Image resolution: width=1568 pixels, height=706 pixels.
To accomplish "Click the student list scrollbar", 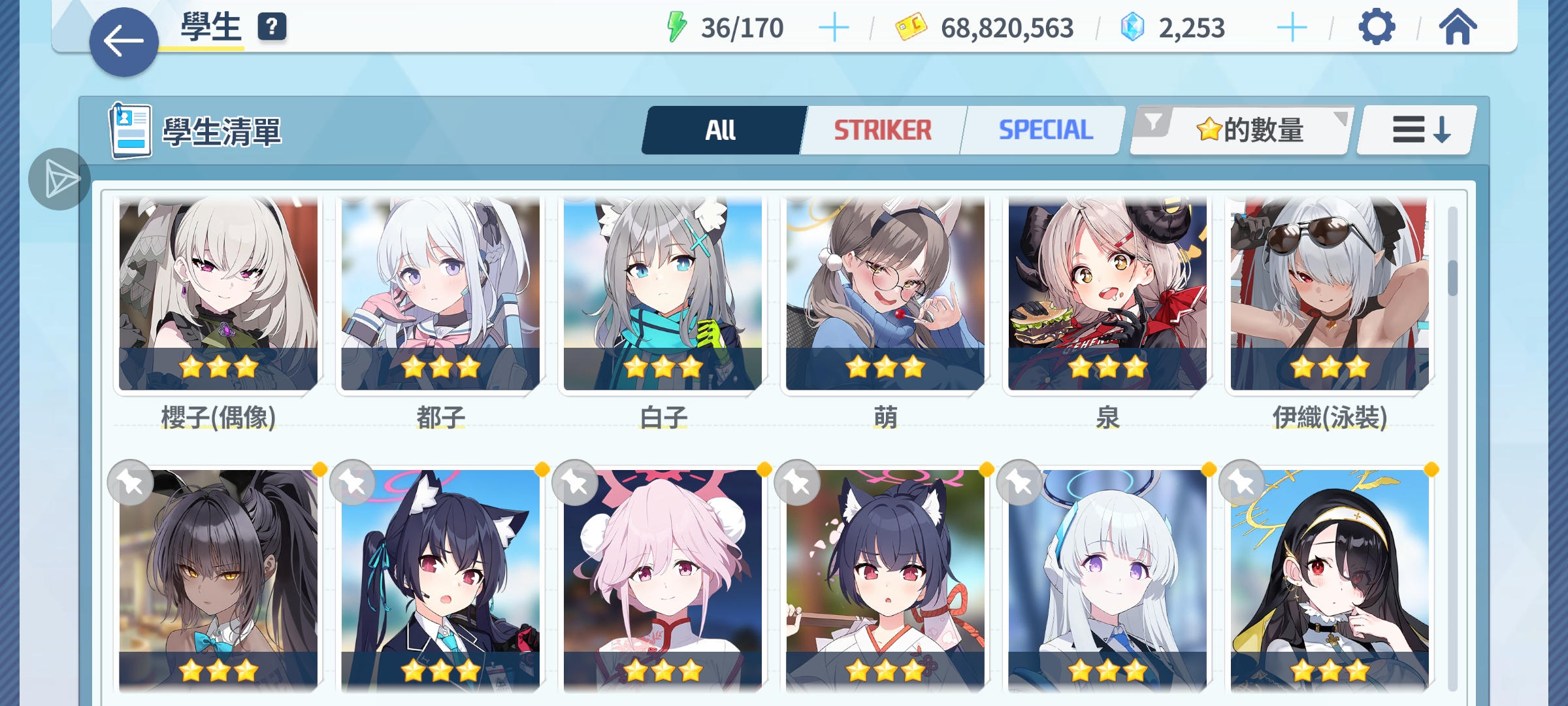I will pyautogui.click(x=1452, y=278).
